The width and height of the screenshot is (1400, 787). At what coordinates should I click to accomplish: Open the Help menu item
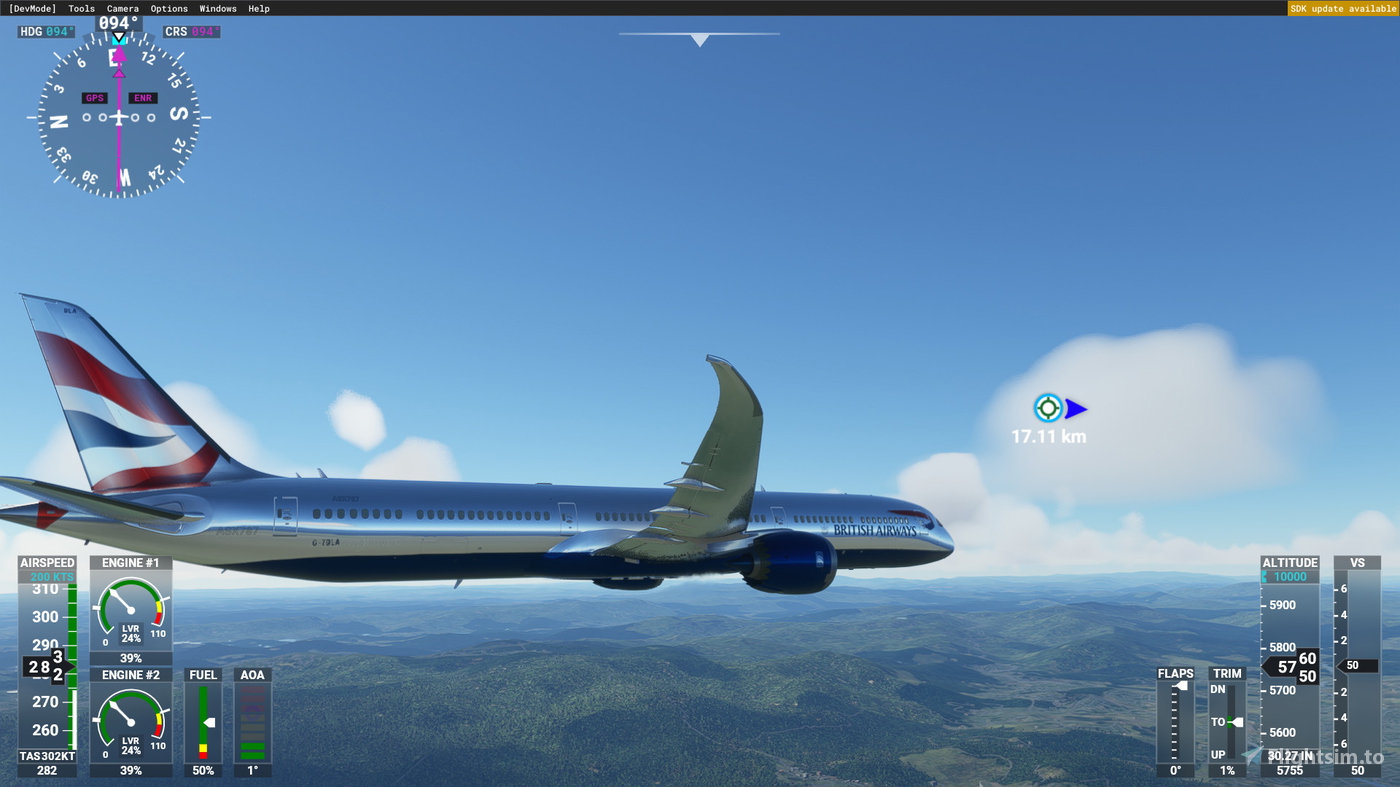click(258, 8)
